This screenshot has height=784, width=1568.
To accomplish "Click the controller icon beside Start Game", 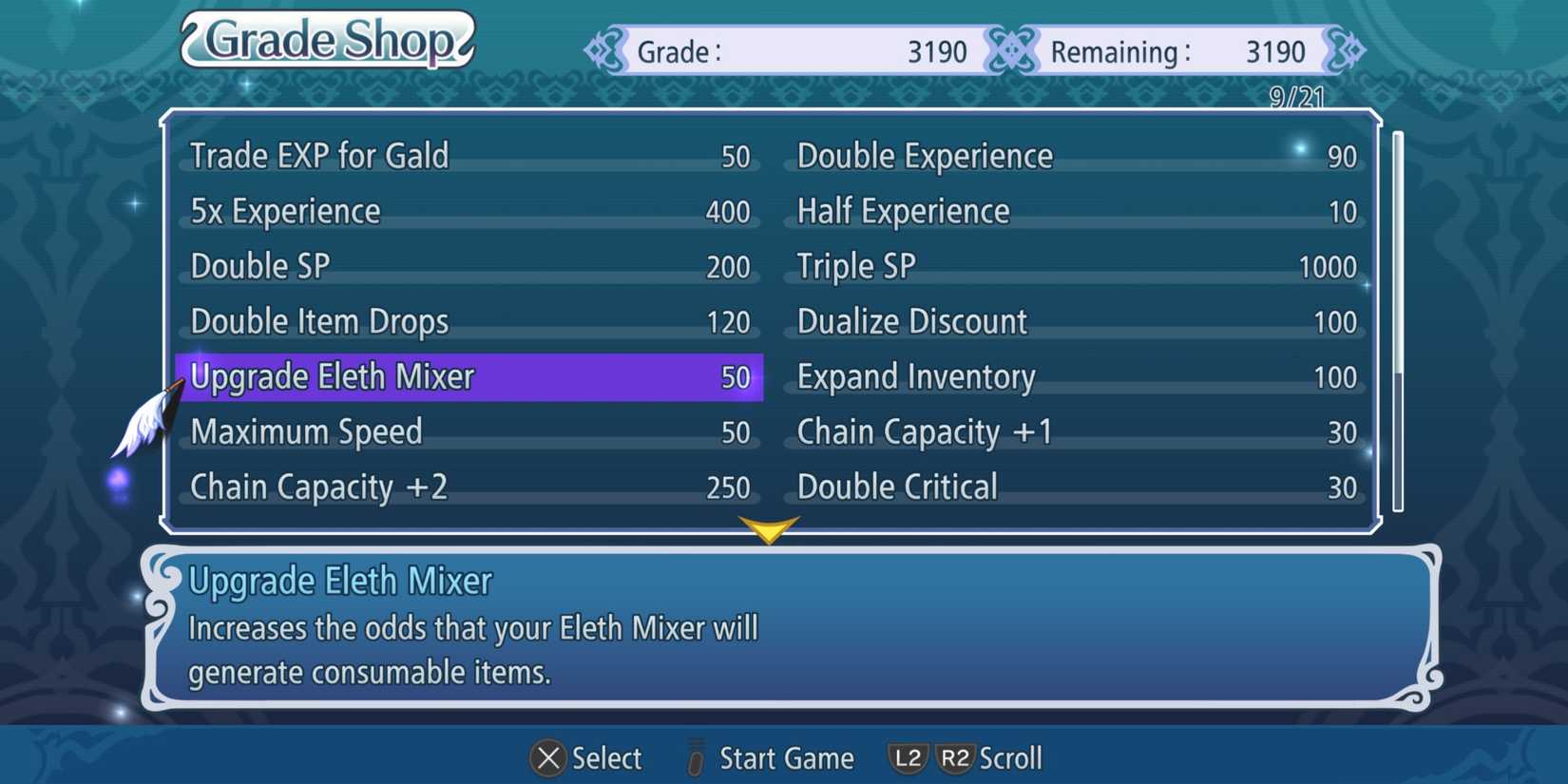I will (x=695, y=757).
